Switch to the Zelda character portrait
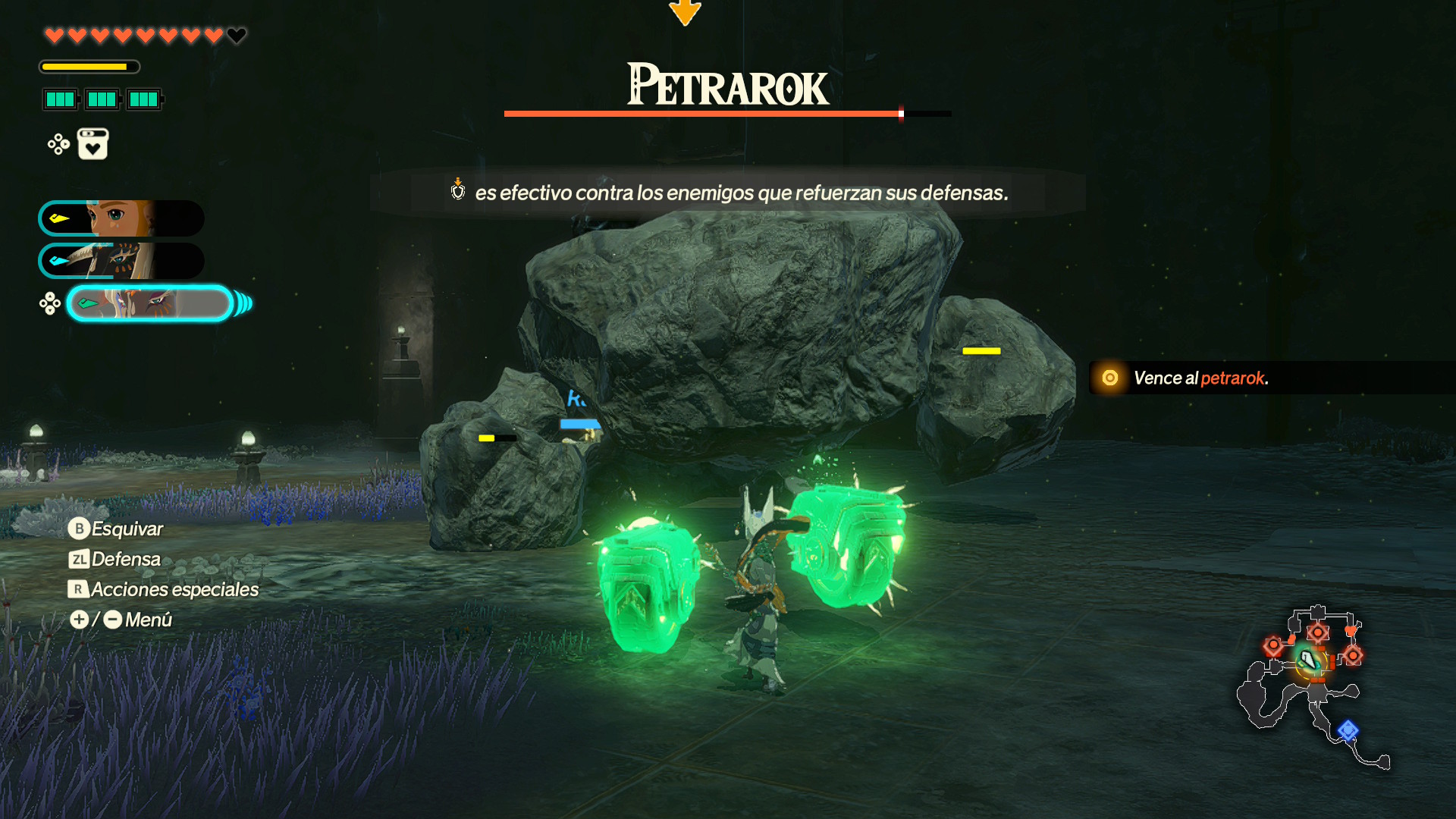Screen dimensions: 1456x819 coord(121,218)
